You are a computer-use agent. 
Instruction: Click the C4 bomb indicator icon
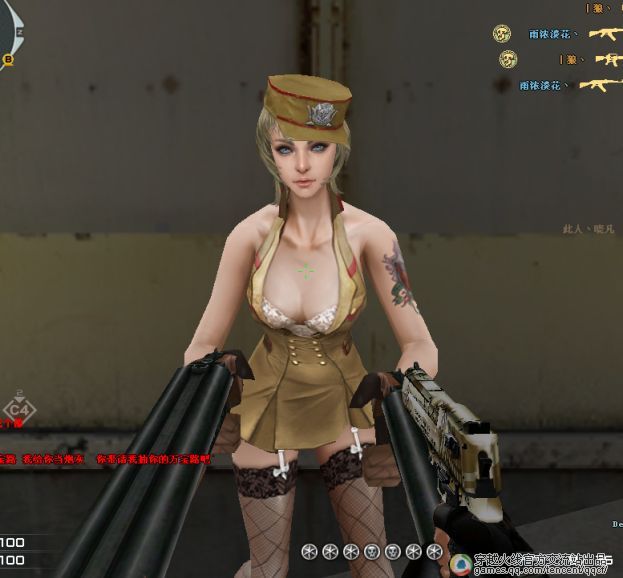18,409
